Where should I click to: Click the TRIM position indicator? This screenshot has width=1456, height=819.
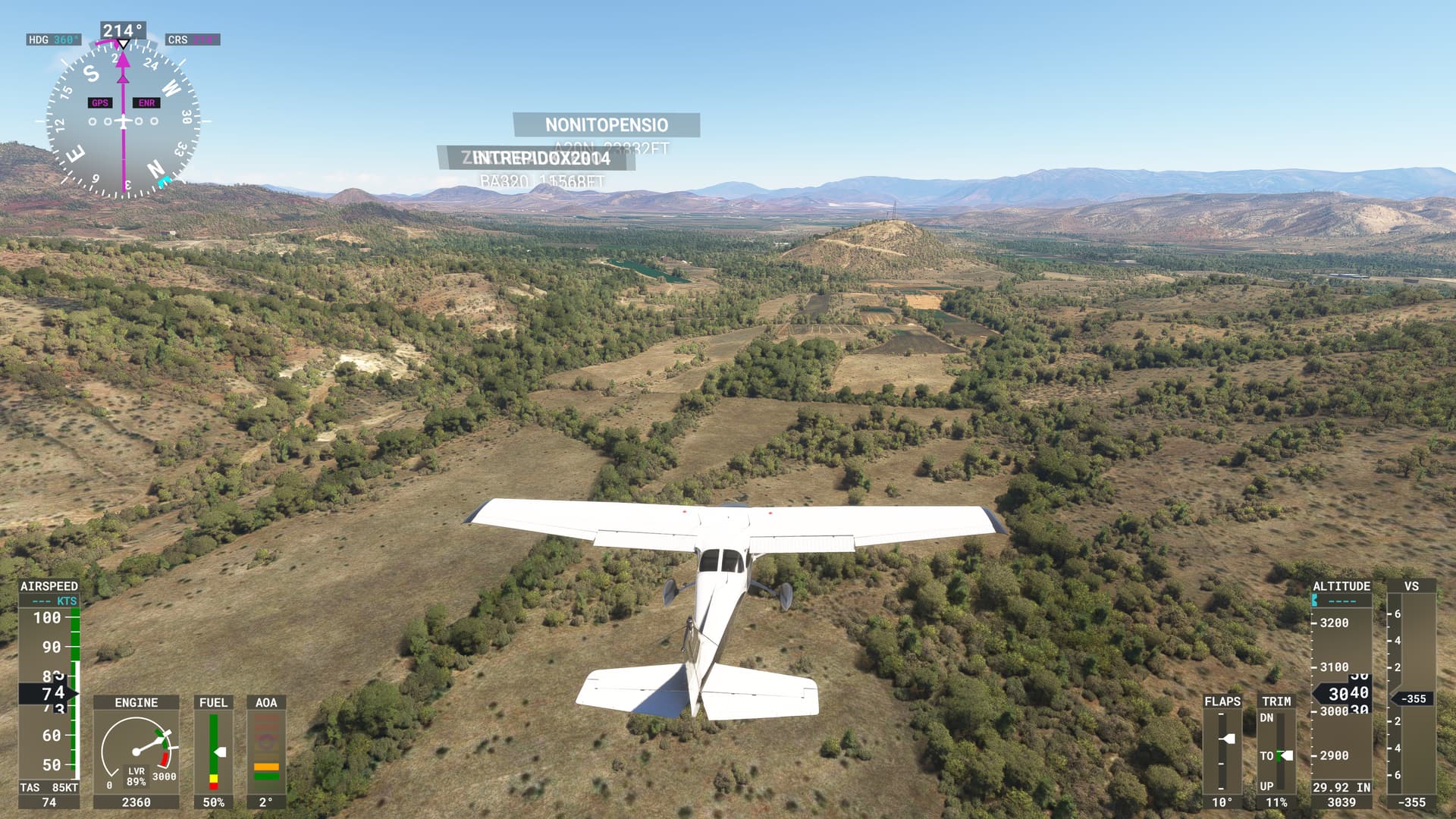(1276, 752)
